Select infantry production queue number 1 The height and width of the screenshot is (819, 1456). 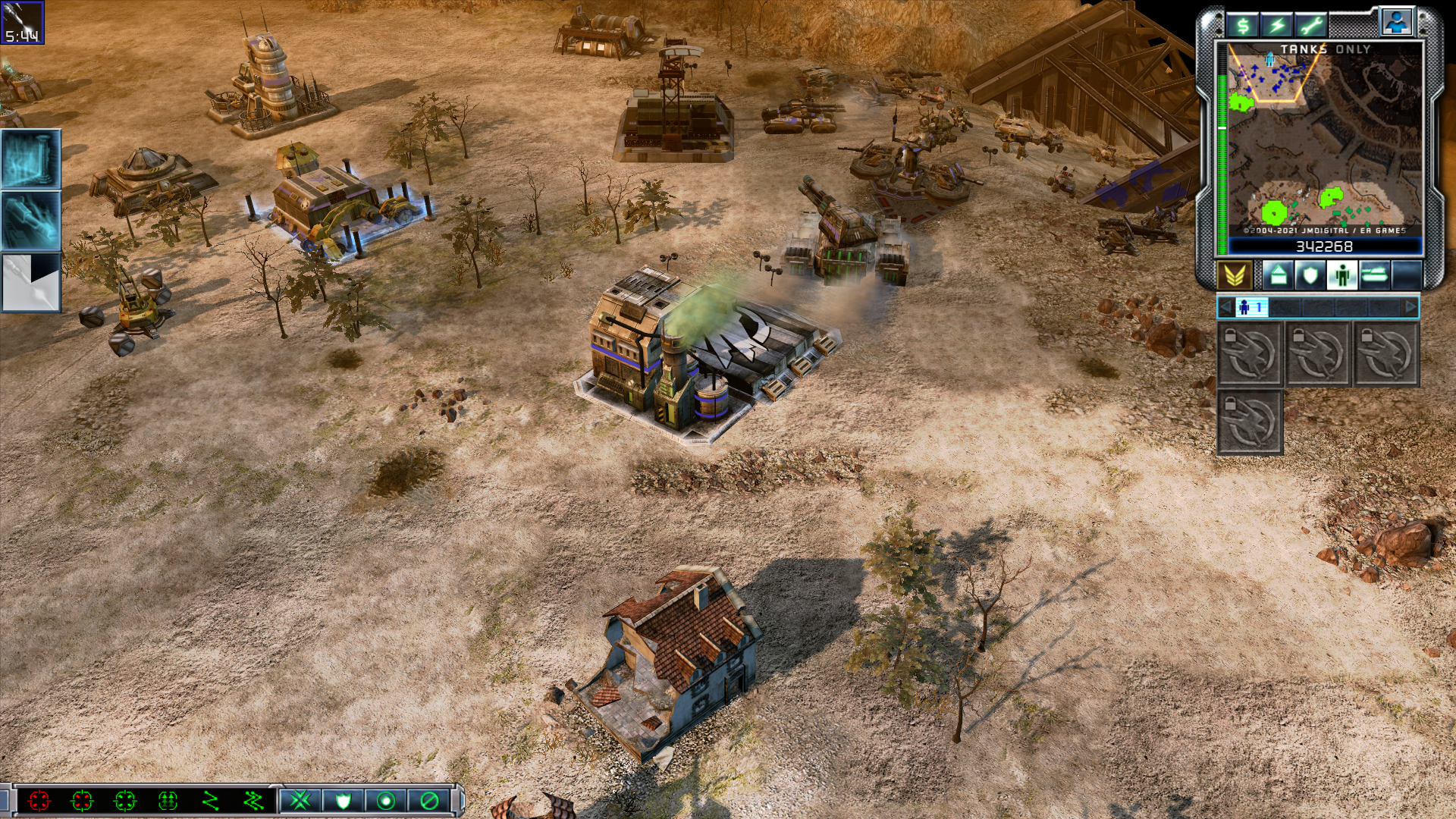(1251, 307)
